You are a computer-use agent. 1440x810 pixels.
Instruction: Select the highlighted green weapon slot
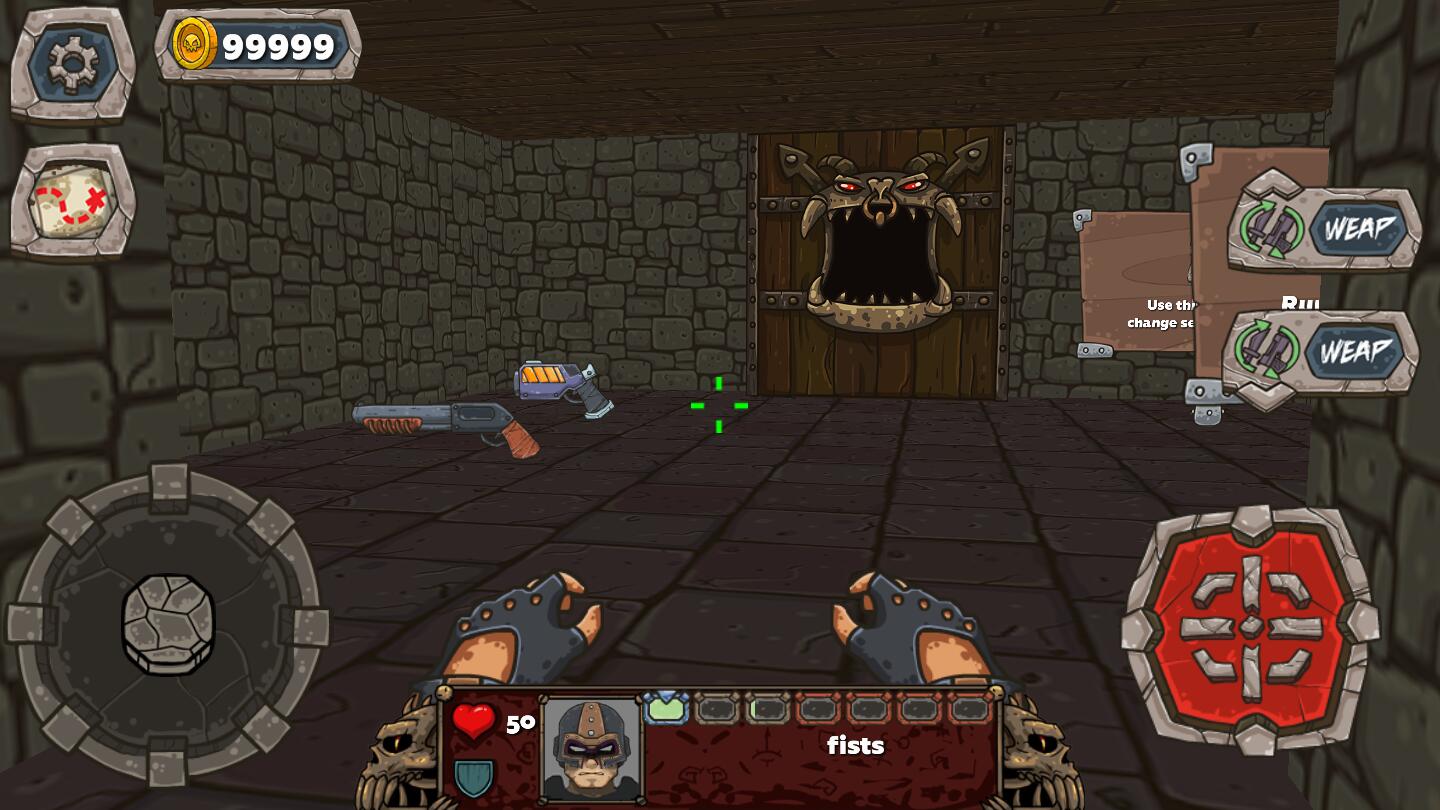(666, 709)
